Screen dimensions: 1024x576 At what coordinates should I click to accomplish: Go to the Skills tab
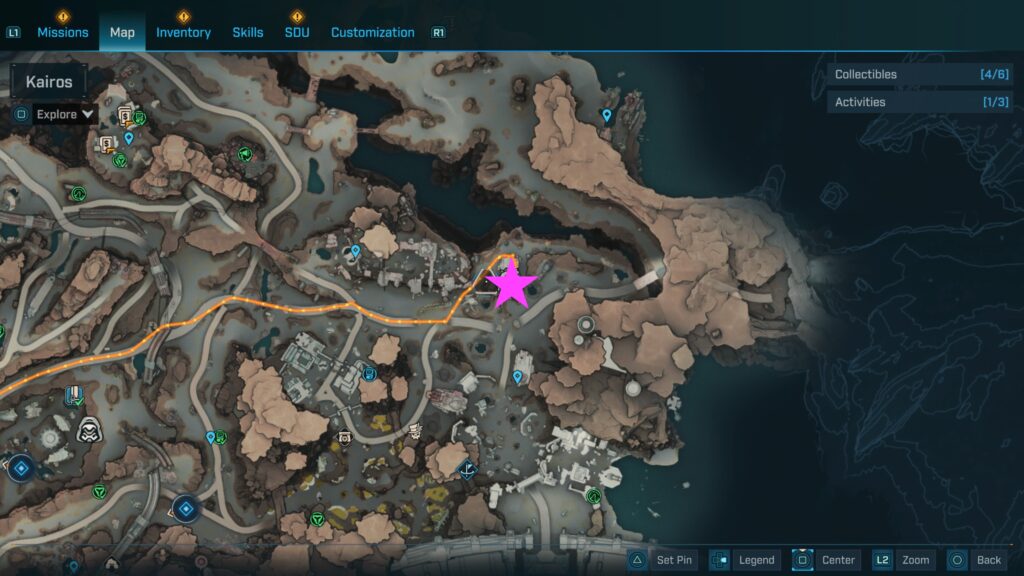(248, 32)
